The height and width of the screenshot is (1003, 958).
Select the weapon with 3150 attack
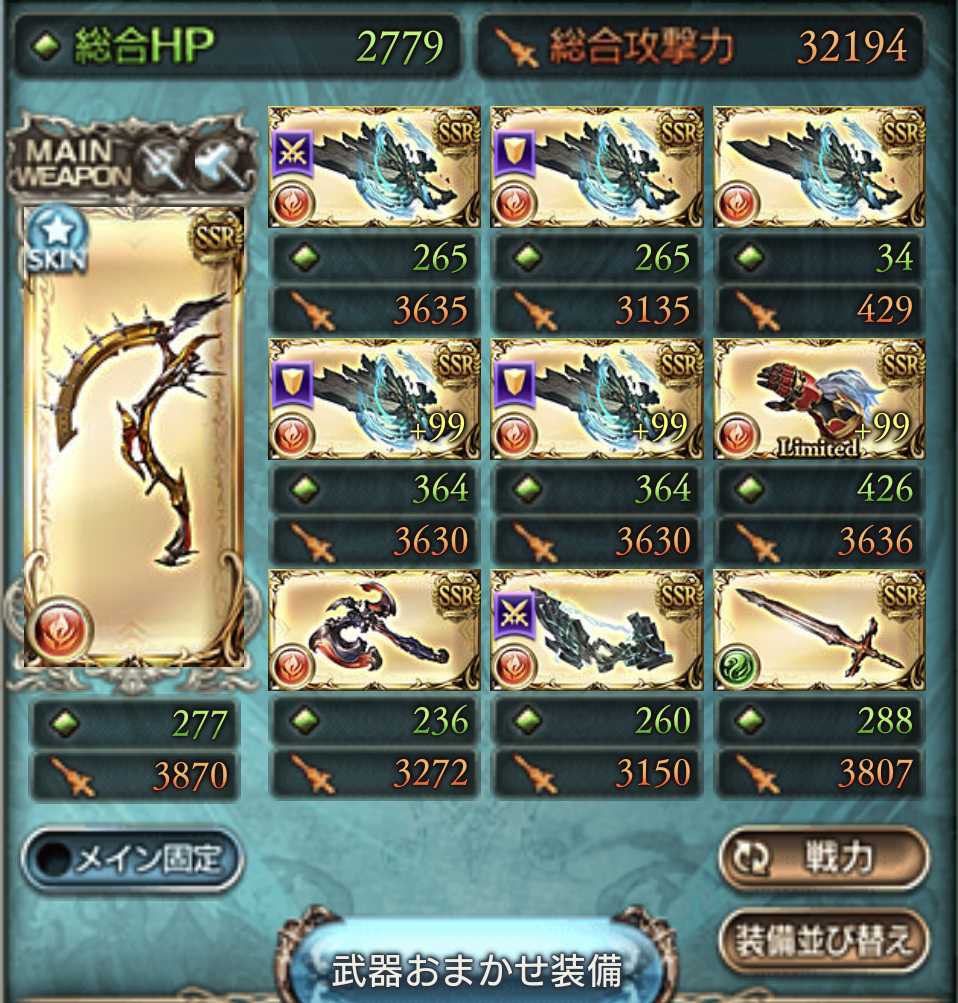pyautogui.click(x=597, y=631)
